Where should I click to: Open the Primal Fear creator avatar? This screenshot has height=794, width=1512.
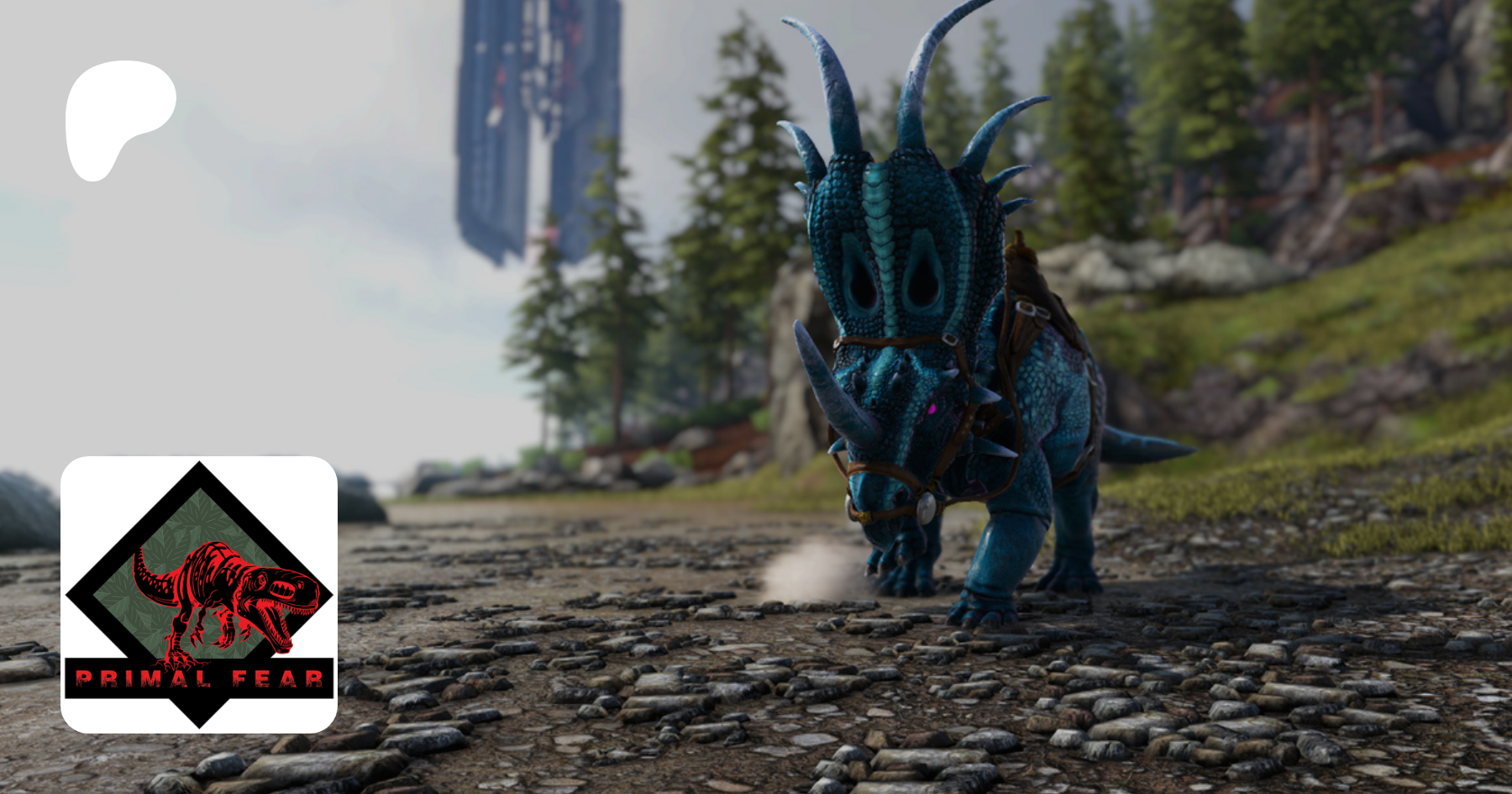[x=199, y=594]
